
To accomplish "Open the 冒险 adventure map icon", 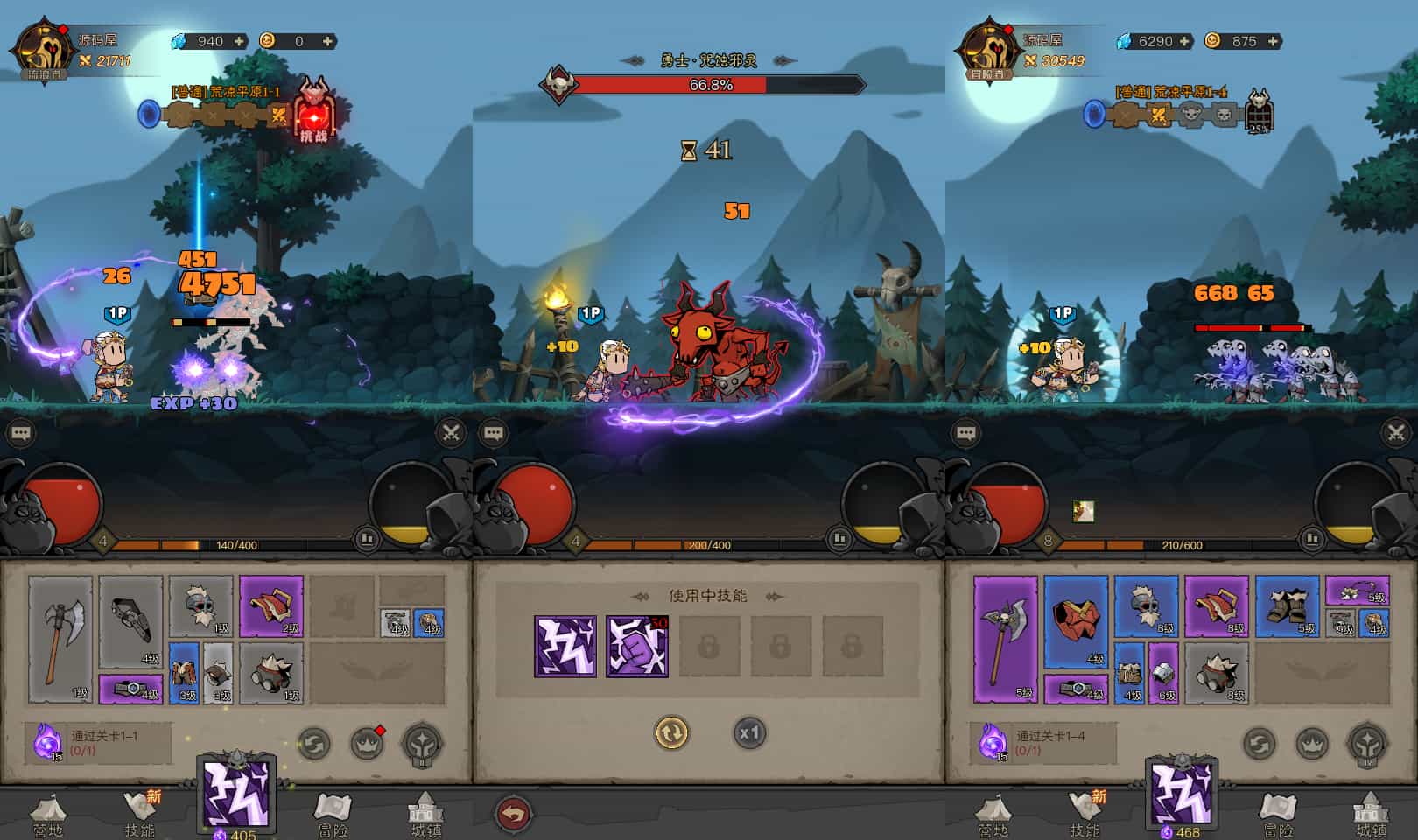I will pos(331,812).
